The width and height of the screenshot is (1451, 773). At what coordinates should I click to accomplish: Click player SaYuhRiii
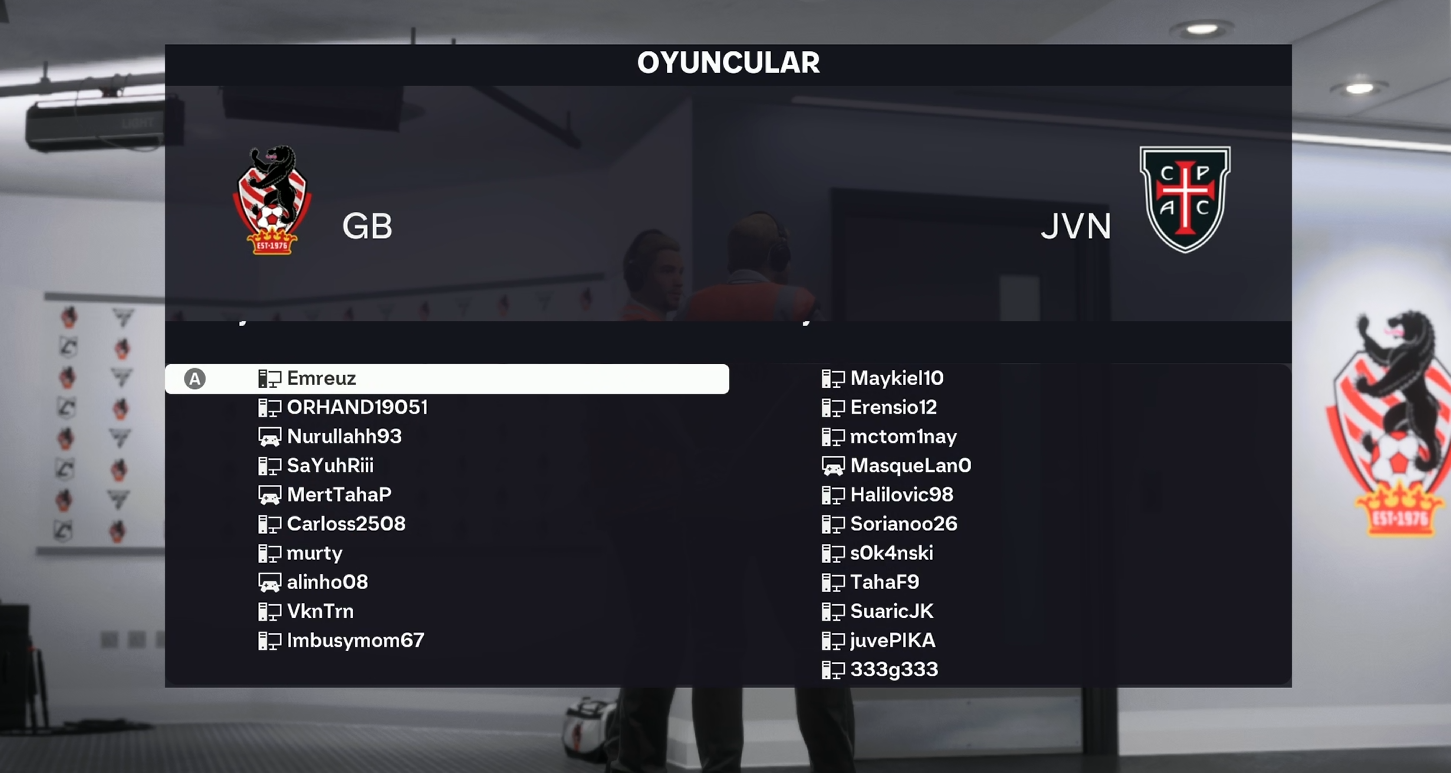[330, 466]
